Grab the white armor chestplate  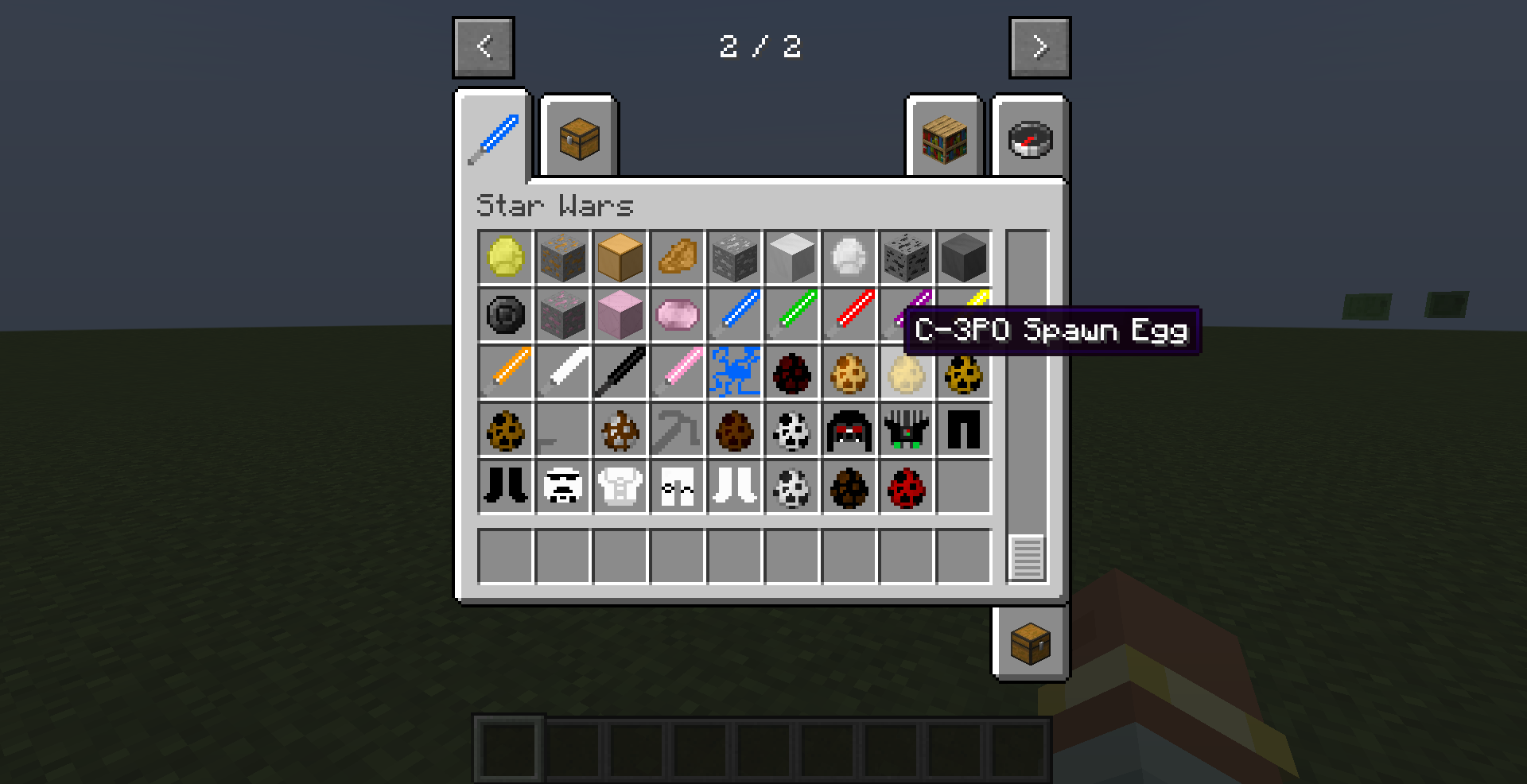click(x=620, y=486)
